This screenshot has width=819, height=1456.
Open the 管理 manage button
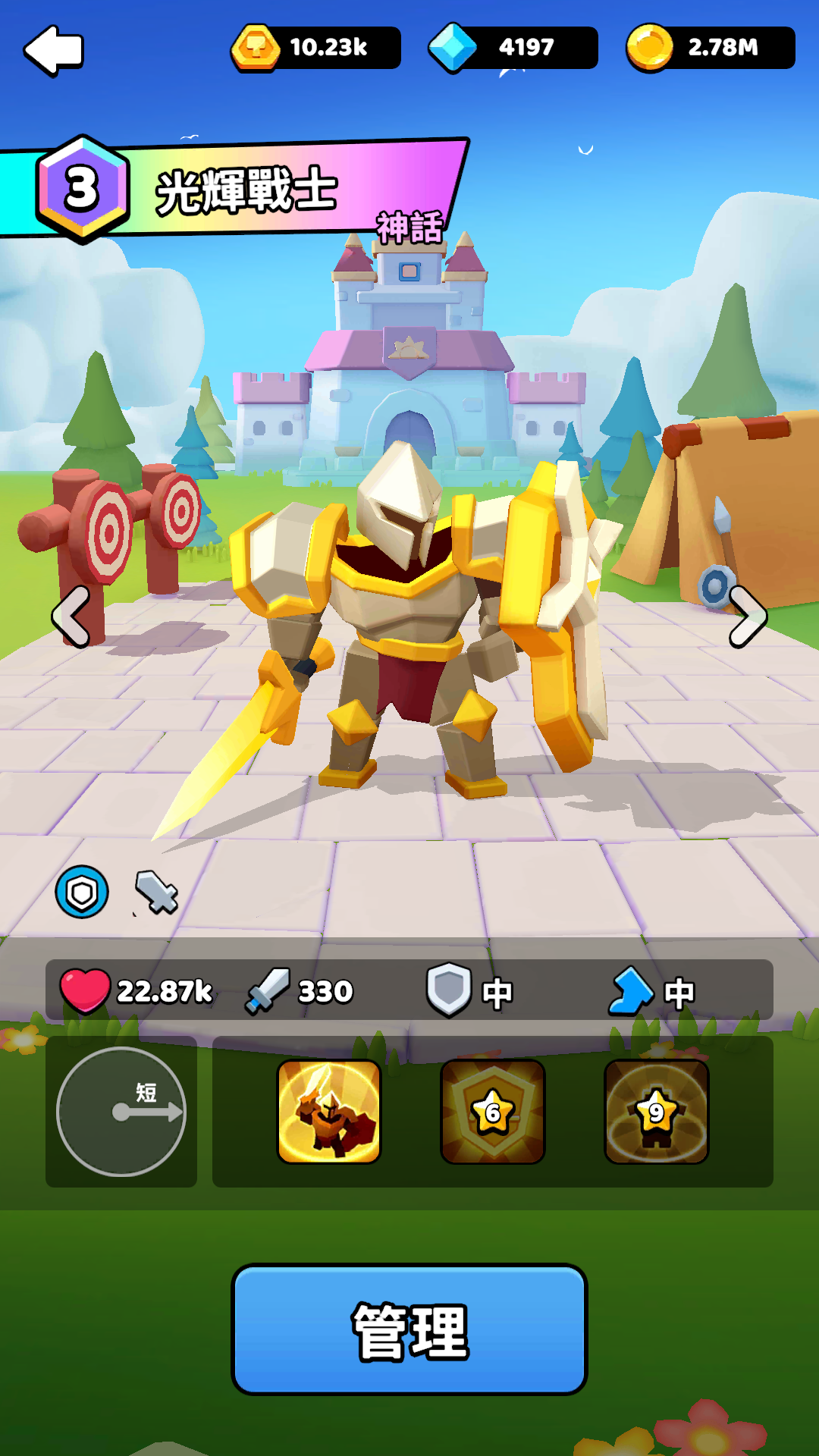[409, 1329]
